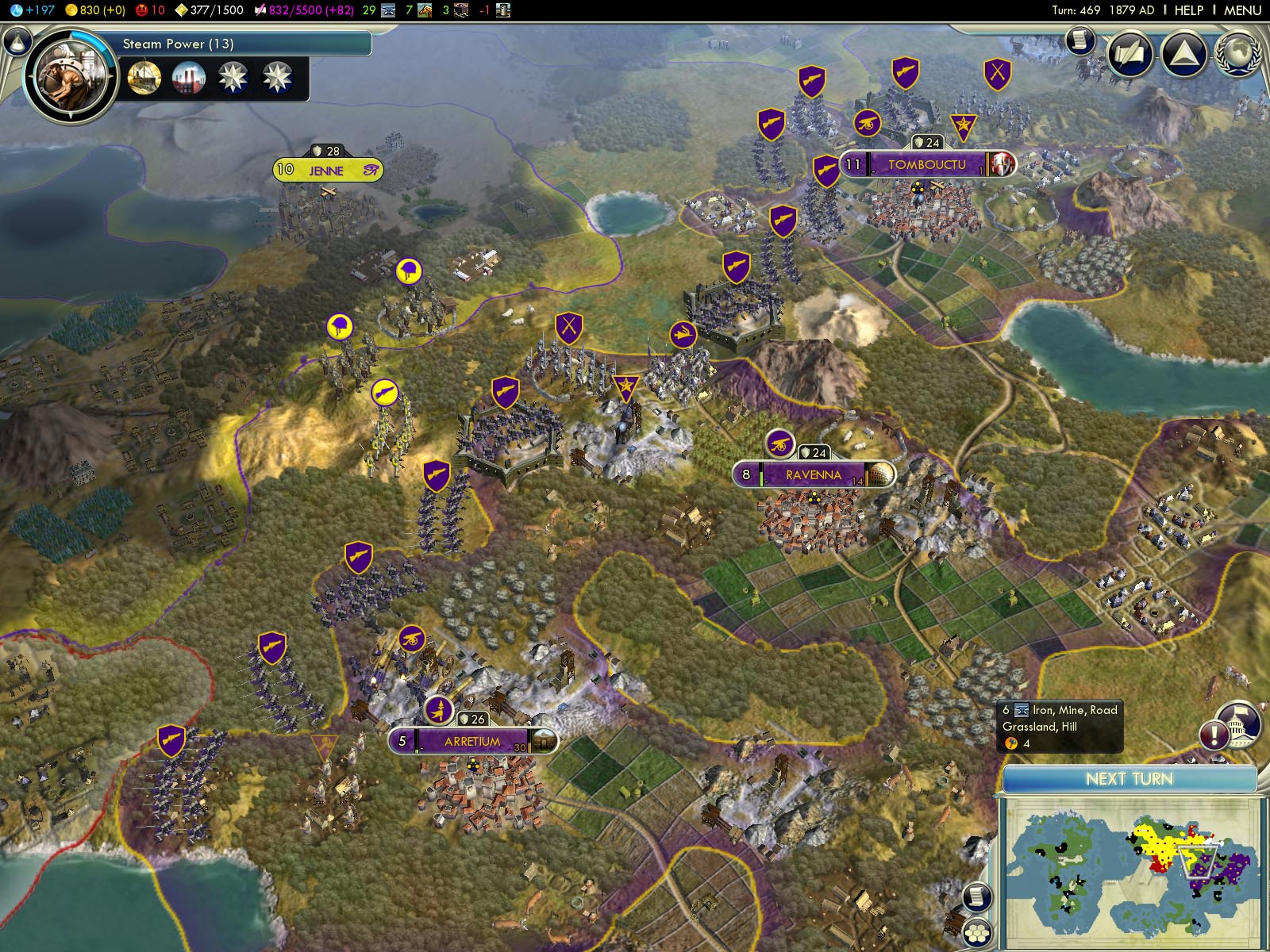This screenshot has width=1270, height=952.
Task: Select the Arretium city banner
Action: [x=472, y=741]
